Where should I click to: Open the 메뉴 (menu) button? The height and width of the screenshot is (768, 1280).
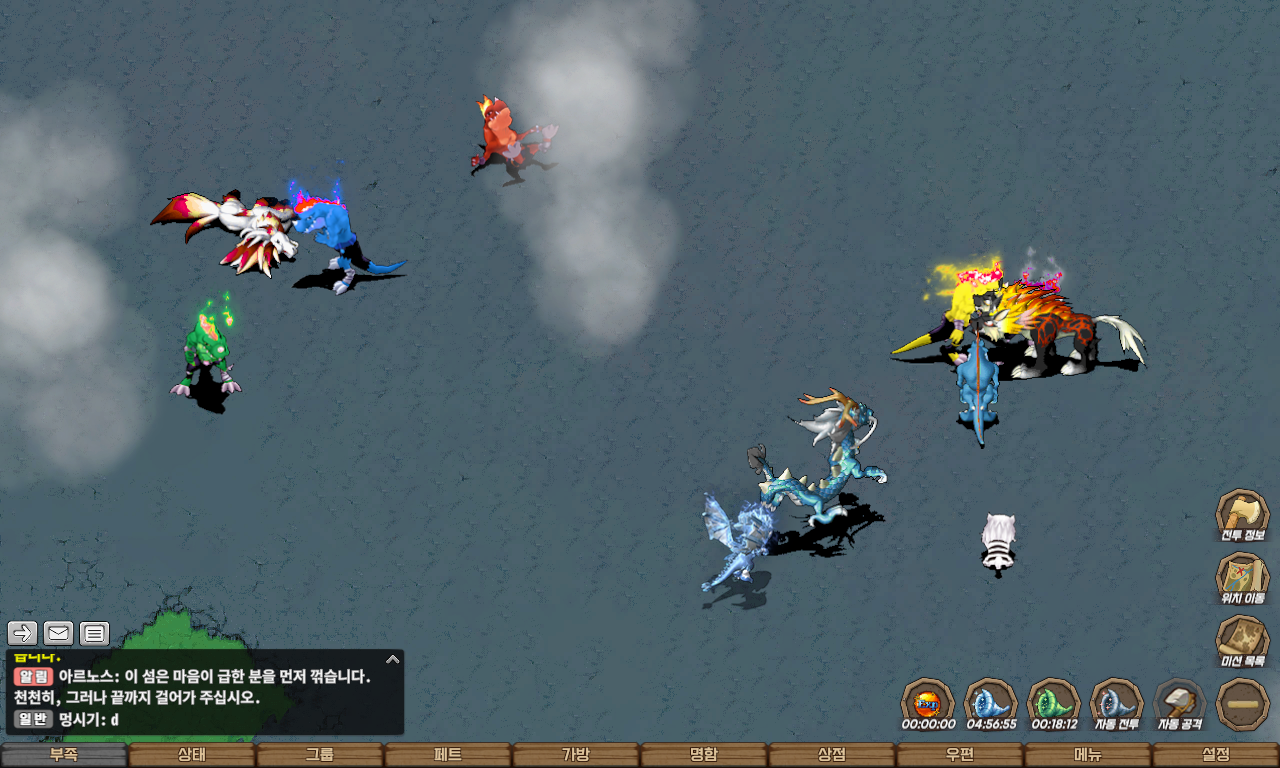(x=1088, y=755)
